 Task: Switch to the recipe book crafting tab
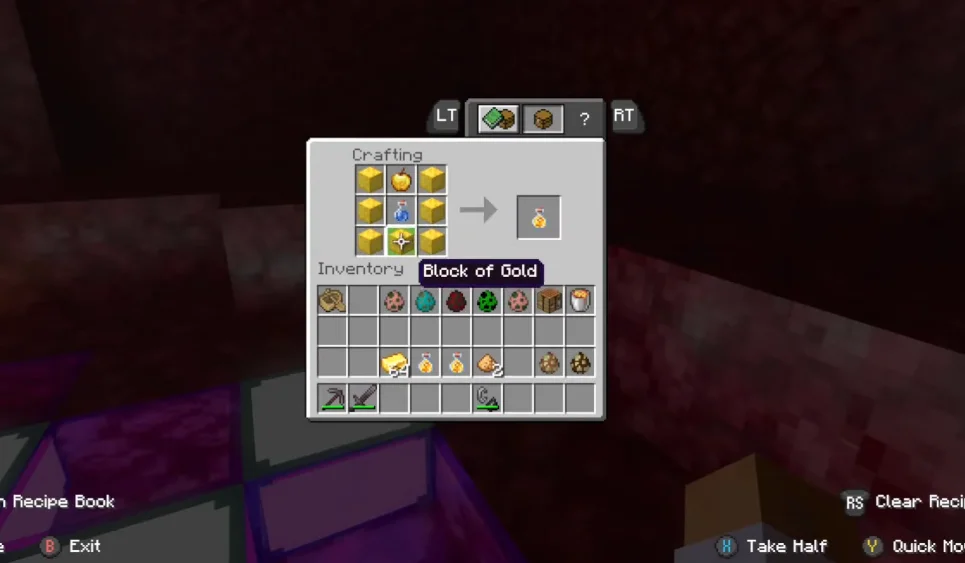pyautogui.click(x=498, y=119)
